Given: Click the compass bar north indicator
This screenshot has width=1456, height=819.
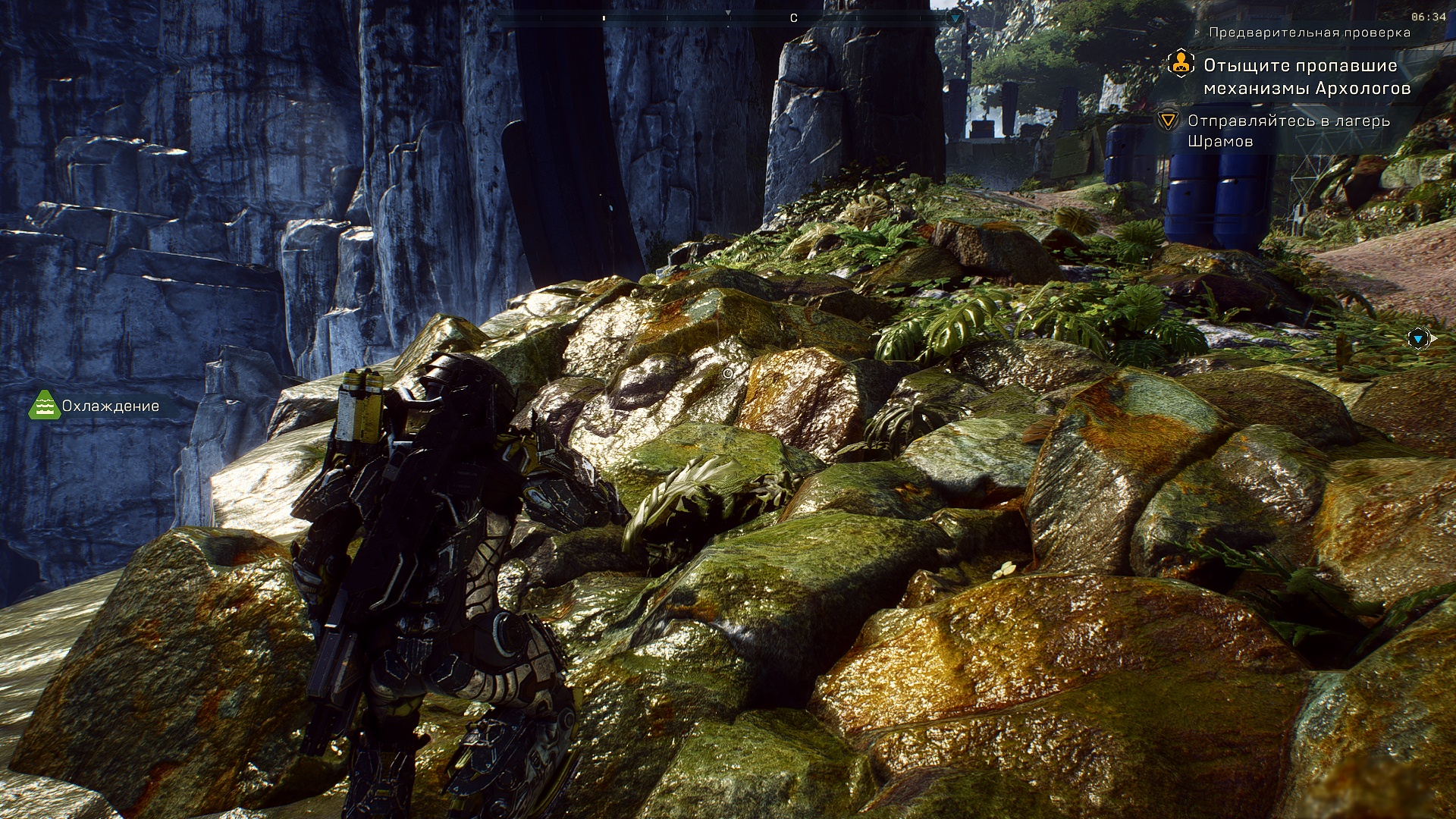Looking at the screenshot, I should (x=793, y=18).
